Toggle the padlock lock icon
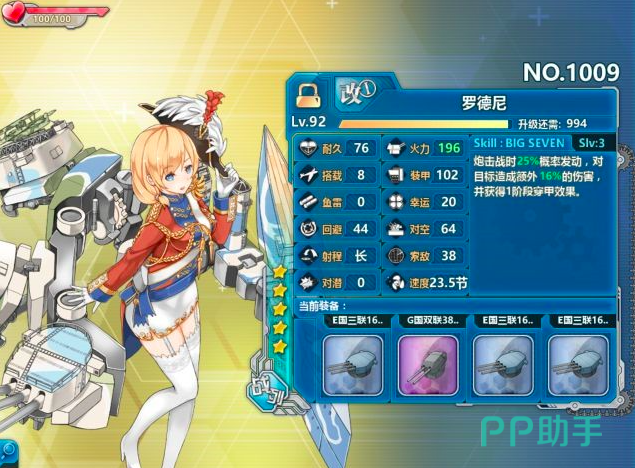 coord(307,95)
